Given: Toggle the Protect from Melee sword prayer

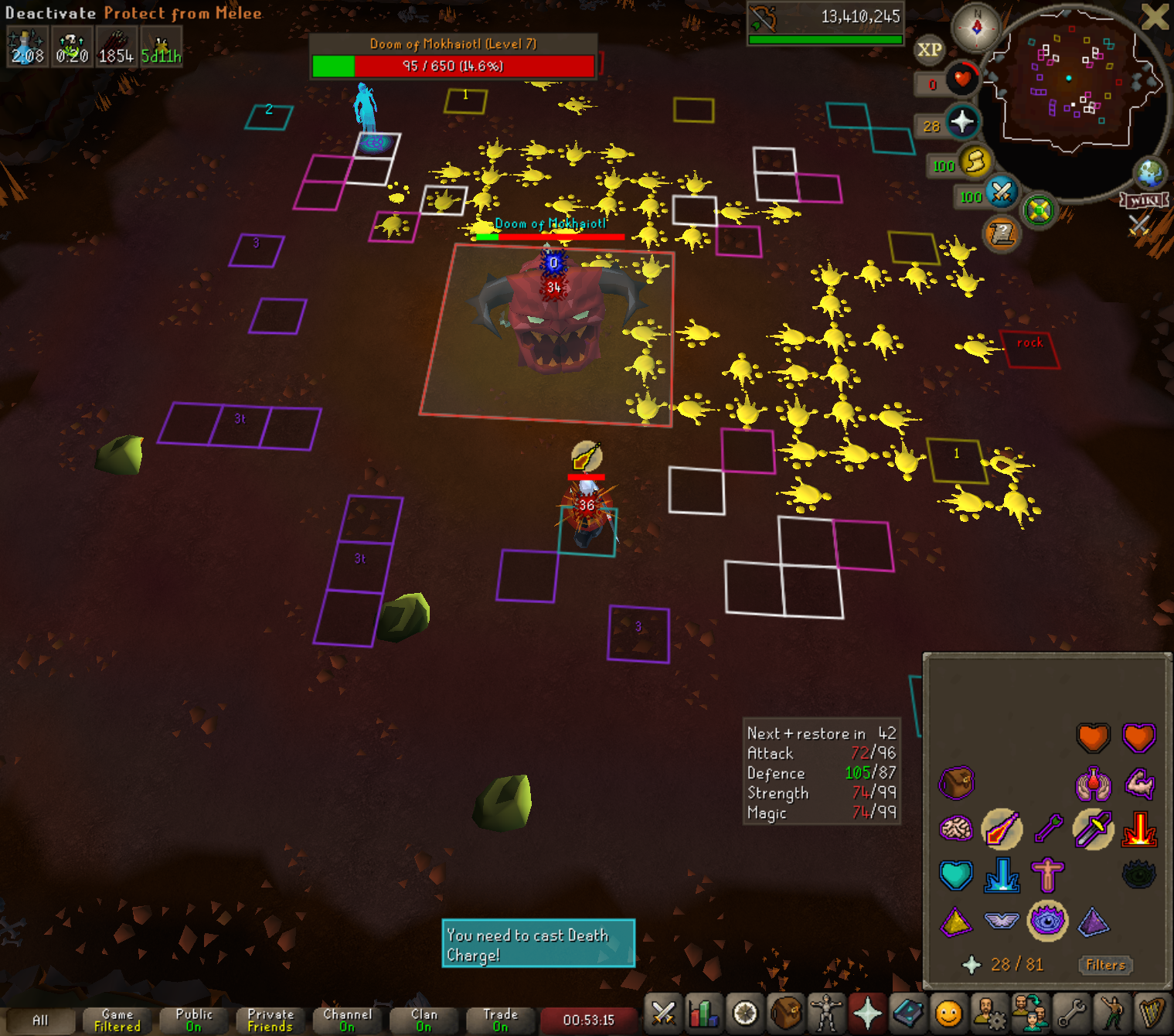Looking at the screenshot, I should 1093,830.
